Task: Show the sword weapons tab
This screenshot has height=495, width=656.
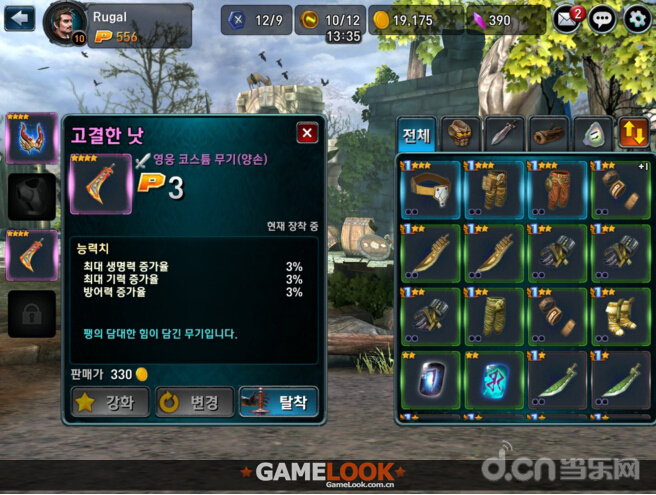Action: pyautogui.click(x=505, y=134)
